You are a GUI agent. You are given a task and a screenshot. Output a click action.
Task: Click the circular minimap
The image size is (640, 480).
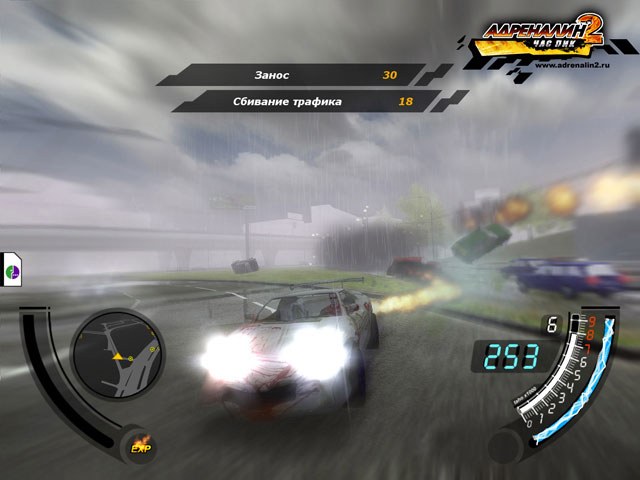pyautogui.click(x=118, y=352)
